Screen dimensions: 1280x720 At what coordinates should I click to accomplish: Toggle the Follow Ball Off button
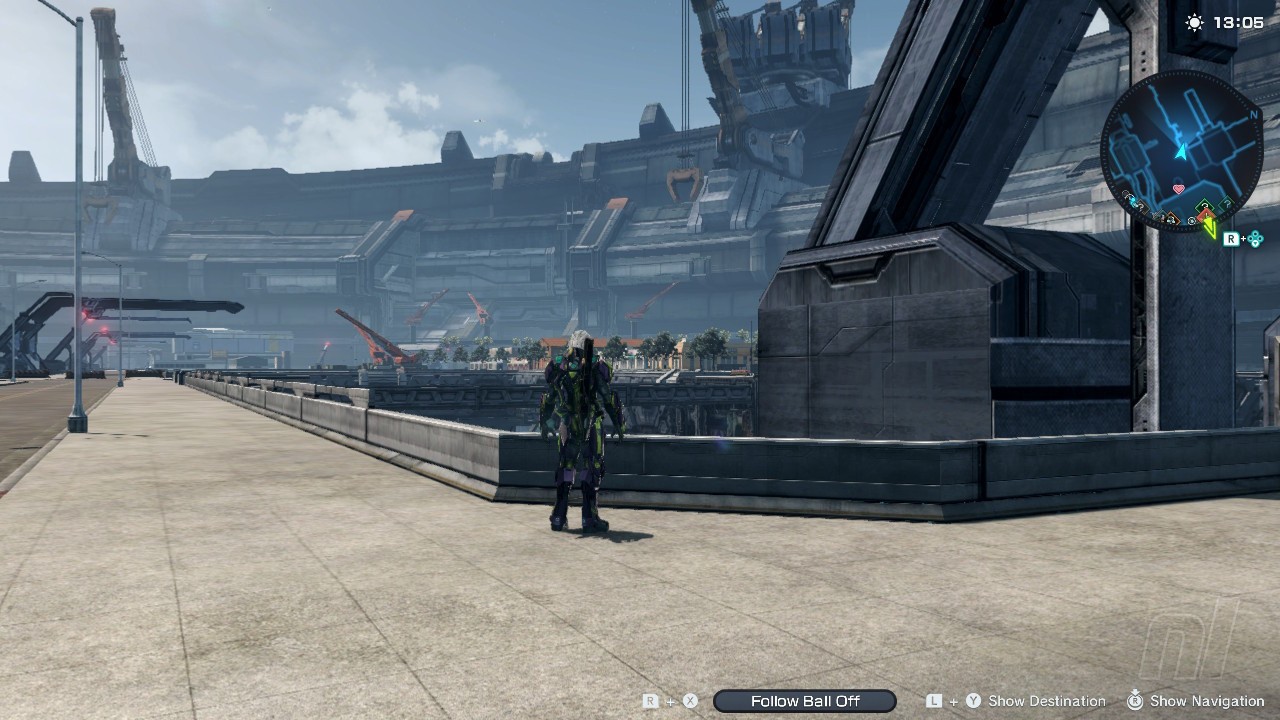805,701
